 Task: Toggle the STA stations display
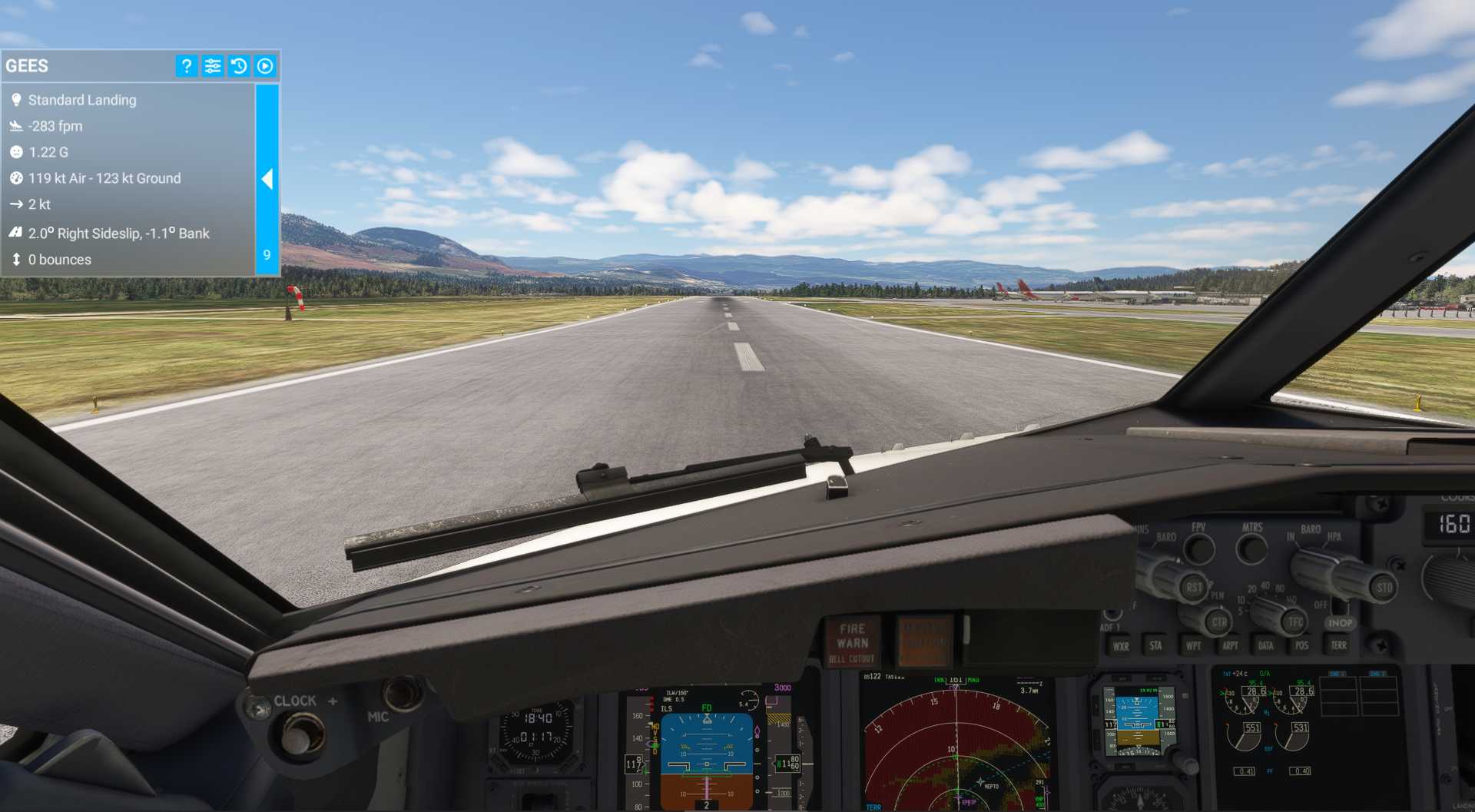tap(1156, 645)
